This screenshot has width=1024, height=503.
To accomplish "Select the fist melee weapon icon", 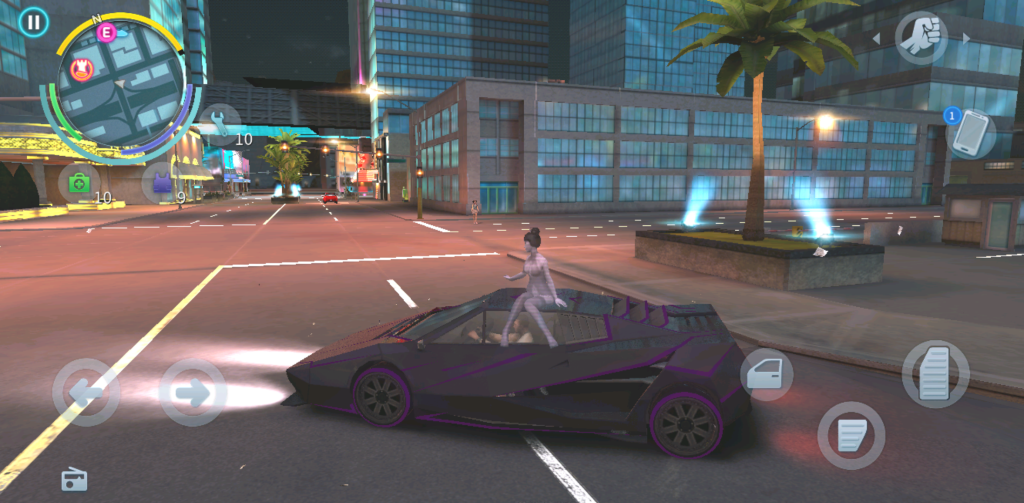I will click(x=920, y=38).
